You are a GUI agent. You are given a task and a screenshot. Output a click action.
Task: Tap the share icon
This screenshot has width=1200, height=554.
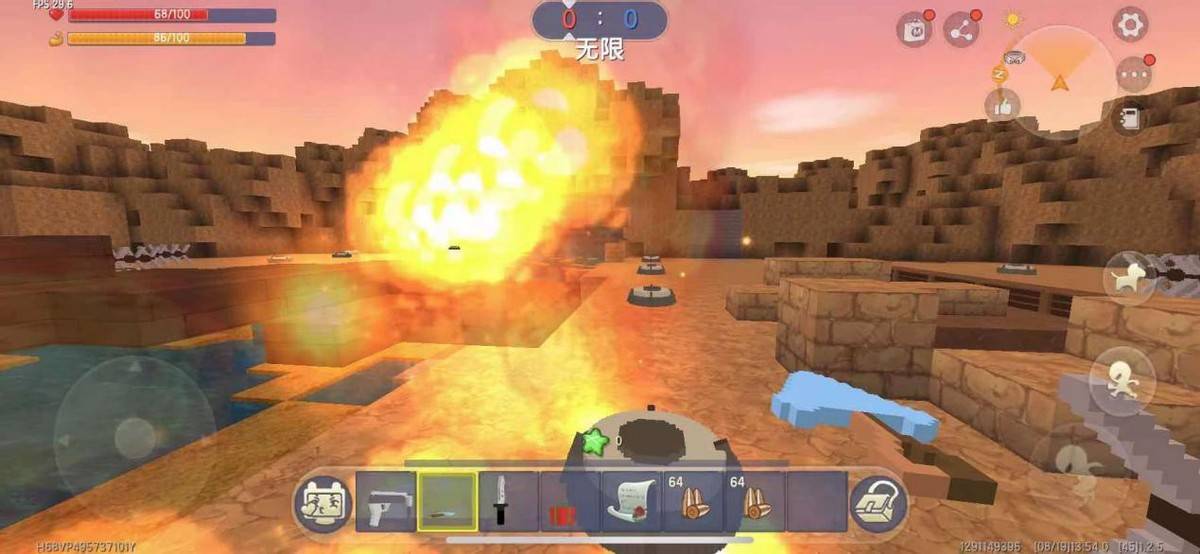tap(962, 30)
